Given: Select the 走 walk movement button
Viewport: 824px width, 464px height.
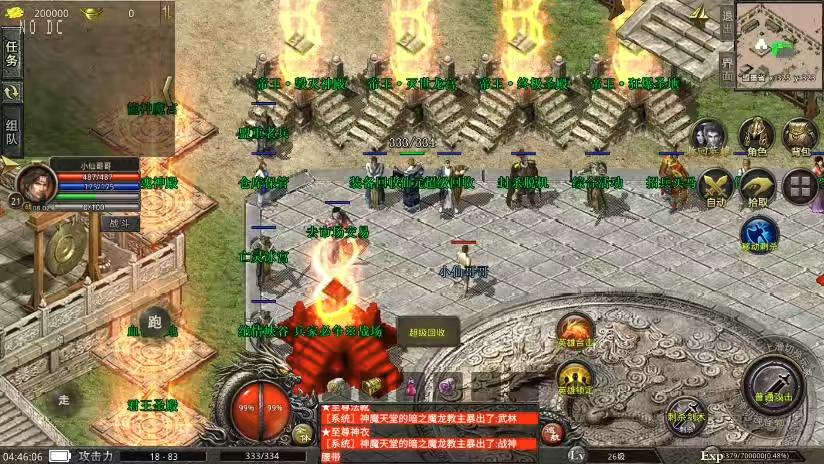Looking at the screenshot, I should click(65, 400).
